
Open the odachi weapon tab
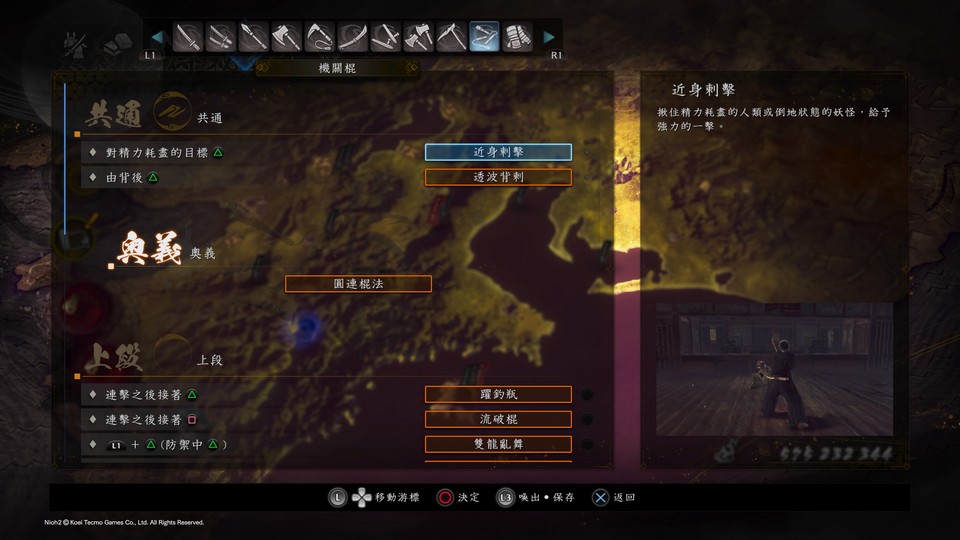[x=353, y=38]
